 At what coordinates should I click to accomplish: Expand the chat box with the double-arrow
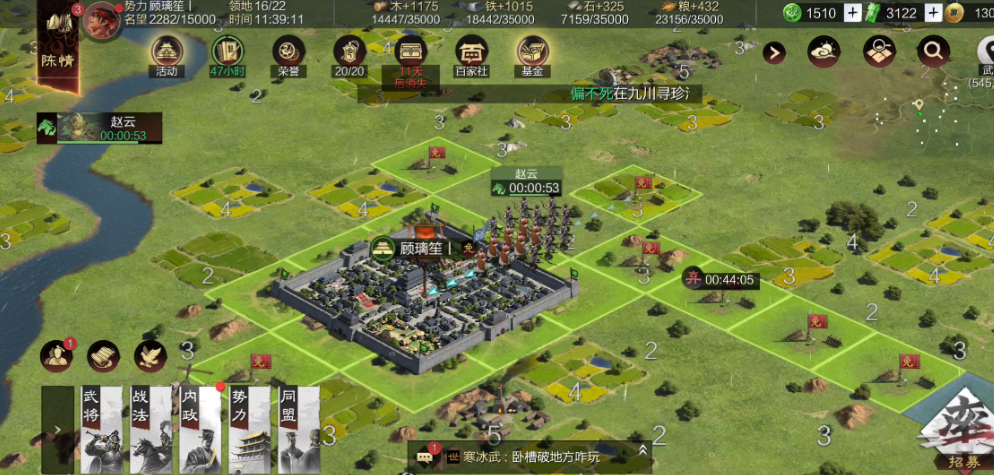[644, 455]
